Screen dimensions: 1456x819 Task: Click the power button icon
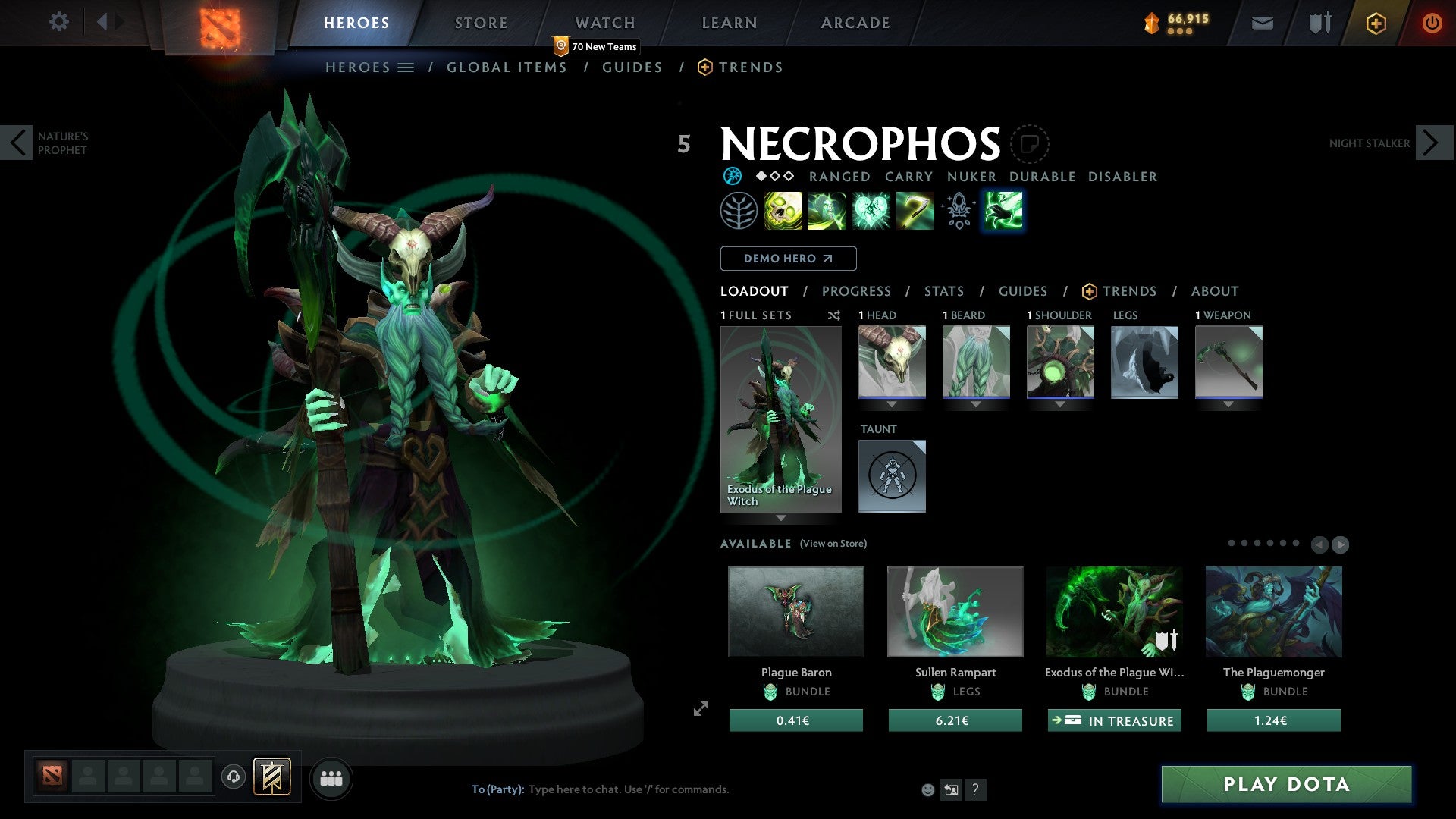(x=1432, y=23)
